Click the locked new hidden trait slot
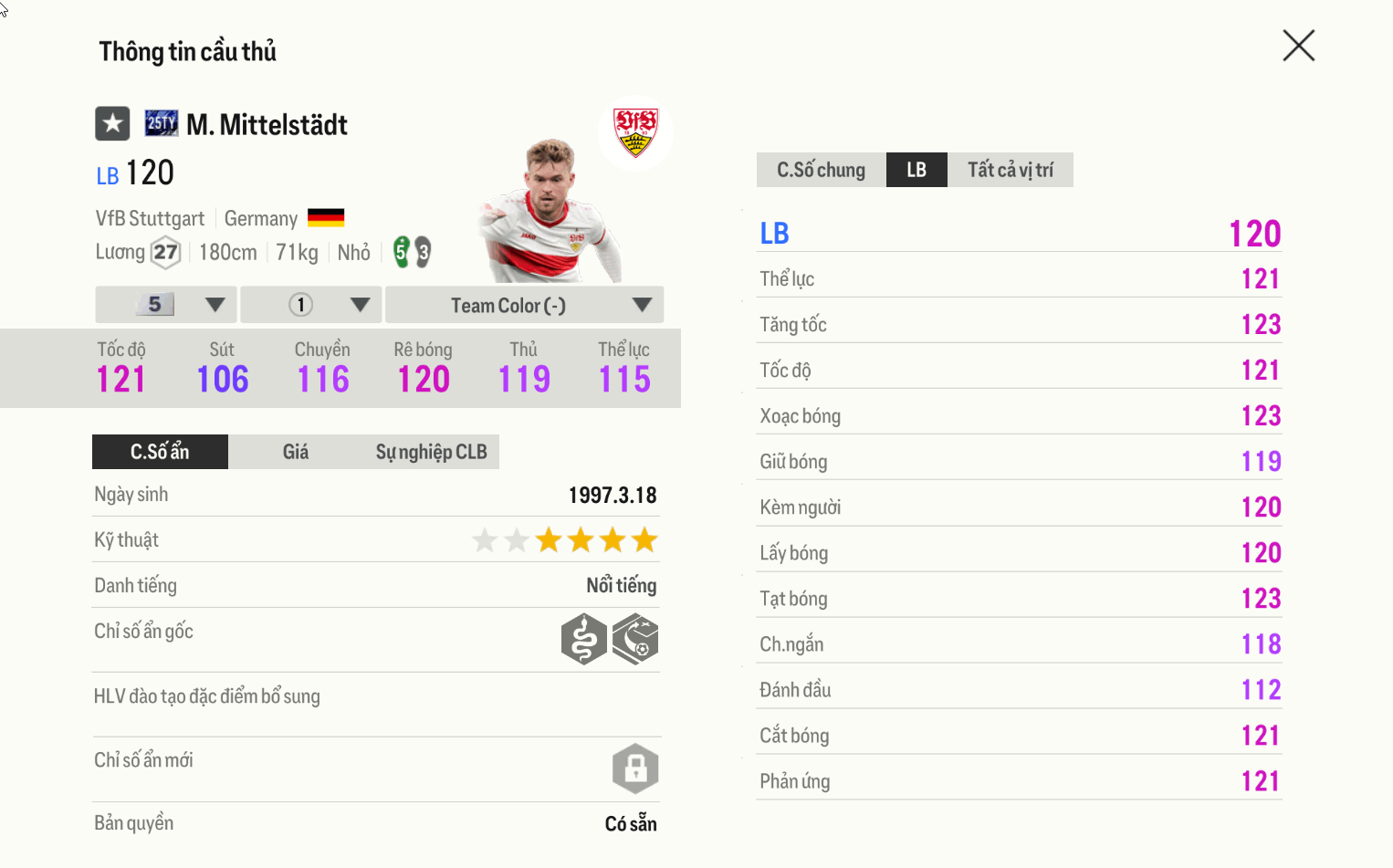 [x=635, y=769]
